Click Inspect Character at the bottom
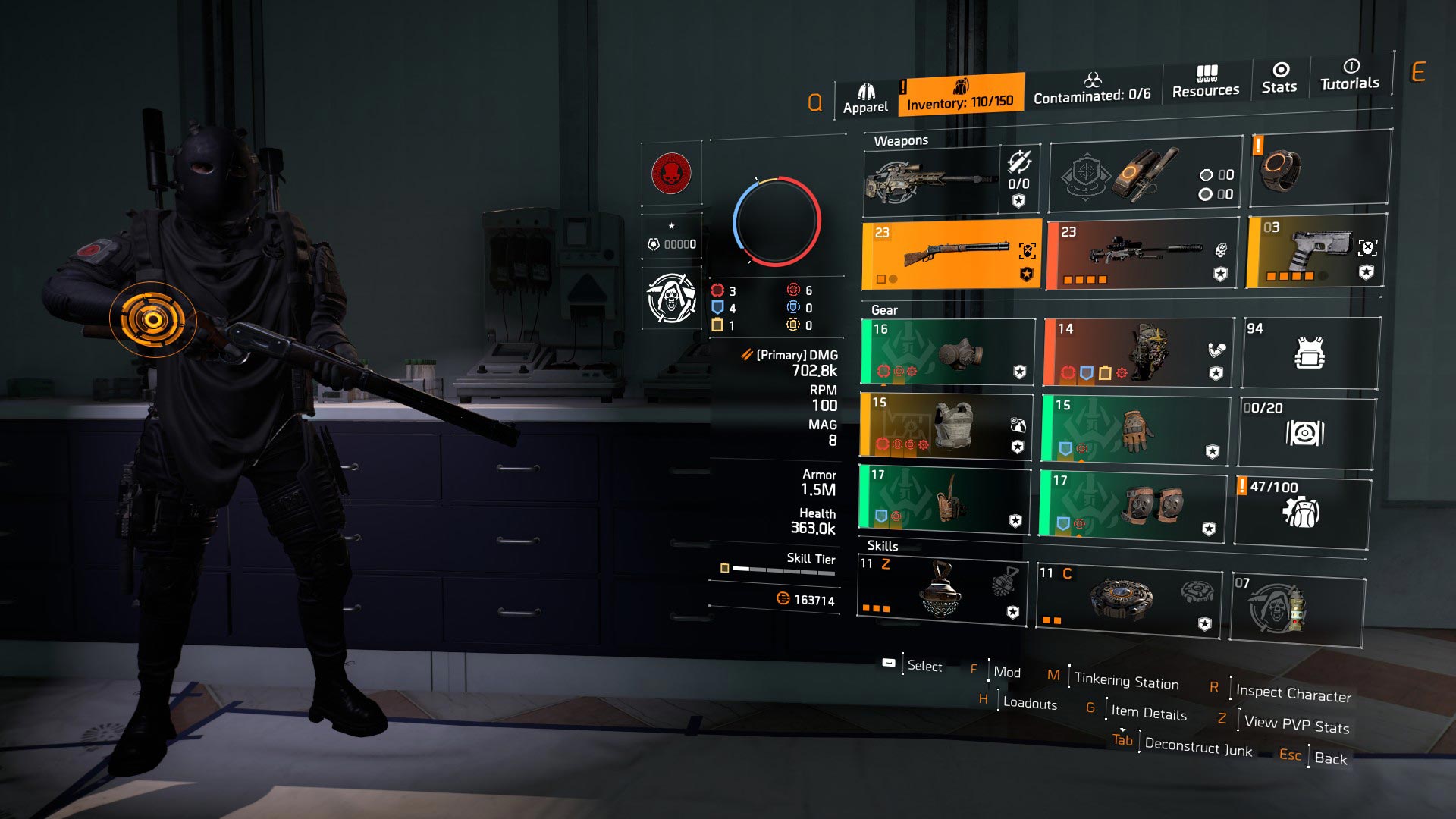The image size is (1456, 819). click(x=1292, y=693)
